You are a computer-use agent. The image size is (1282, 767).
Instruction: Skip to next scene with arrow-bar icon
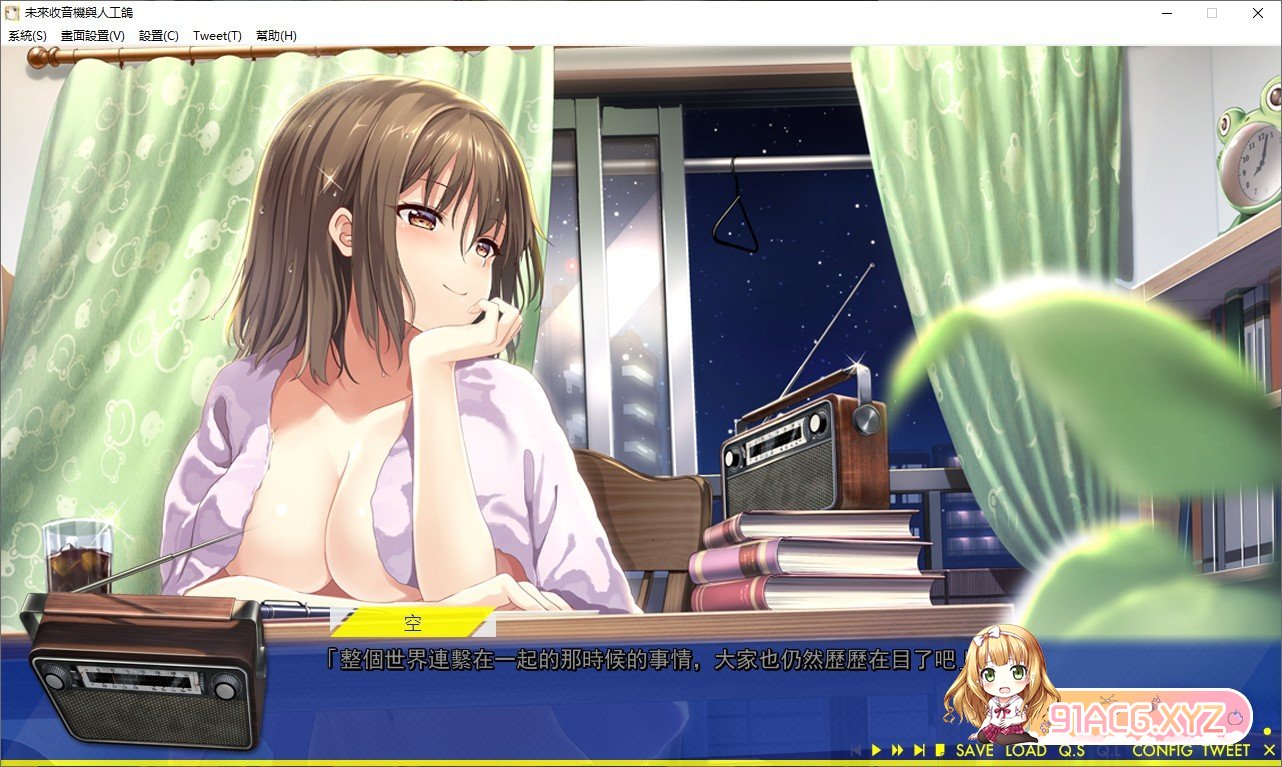(x=919, y=750)
